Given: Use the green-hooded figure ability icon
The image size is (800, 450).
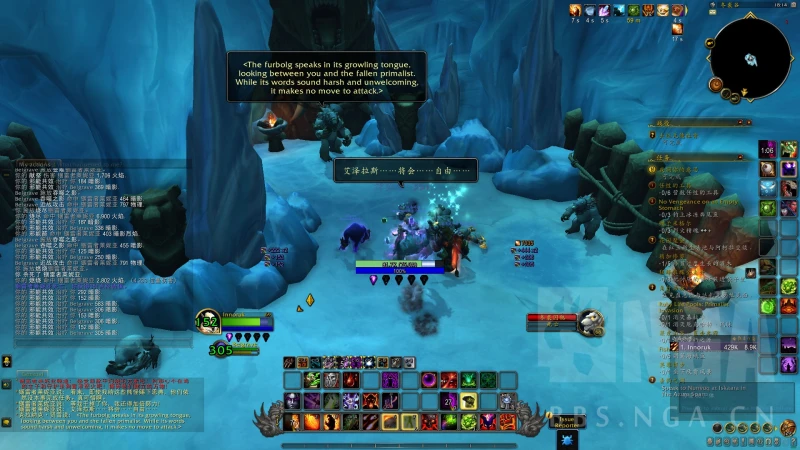Looking at the screenshot, I should tap(312, 380).
